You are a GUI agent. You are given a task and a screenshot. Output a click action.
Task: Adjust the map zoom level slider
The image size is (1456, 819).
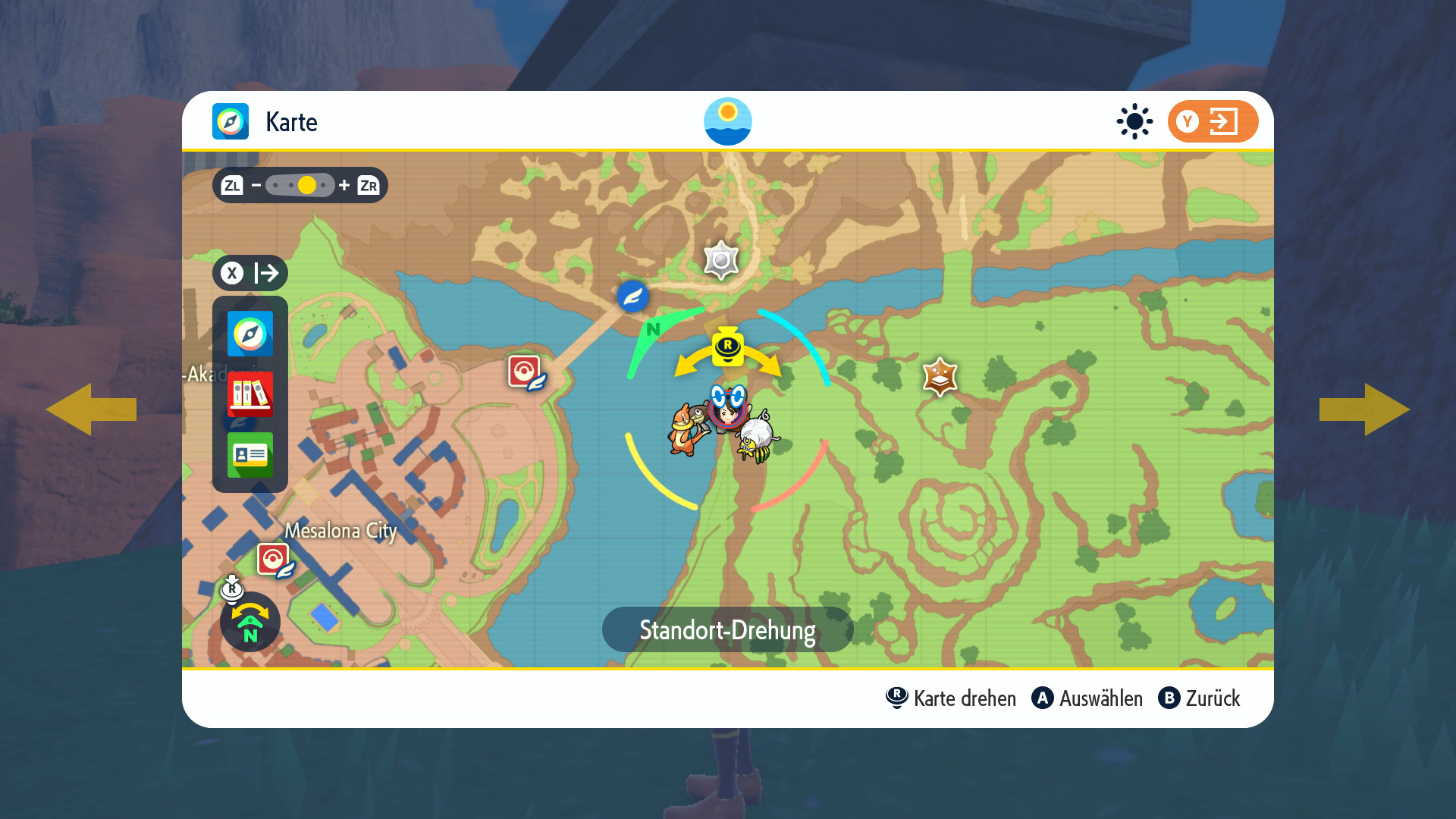pyautogui.click(x=300, y=185)
